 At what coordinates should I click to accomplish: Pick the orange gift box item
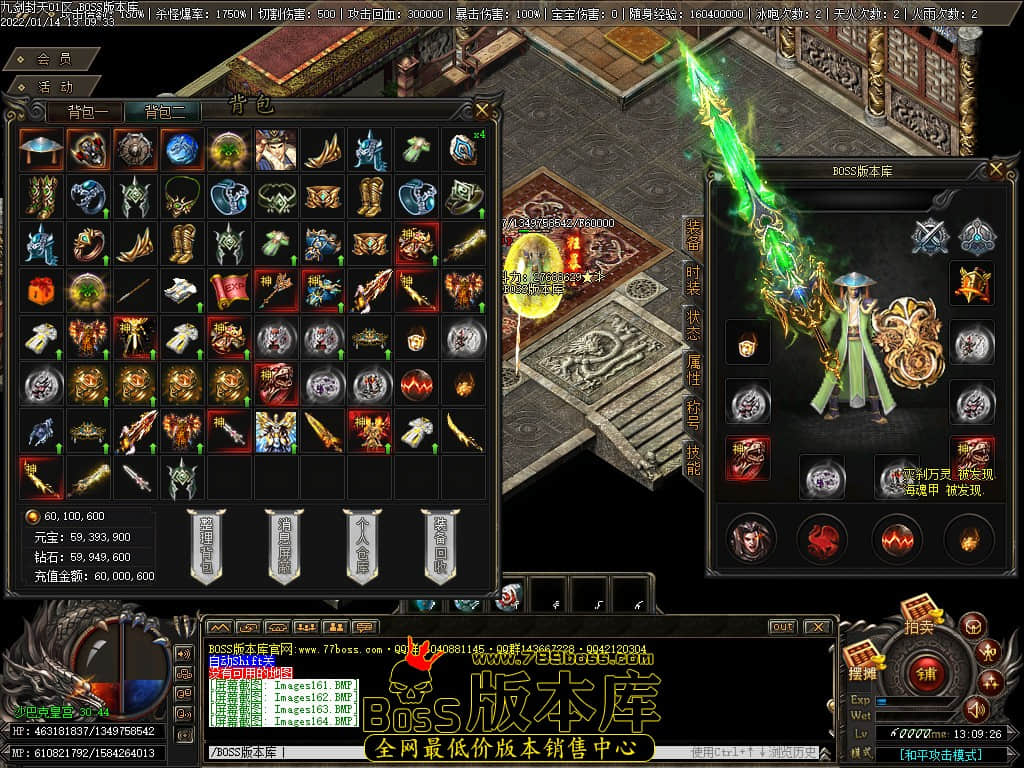pyautogui.click(x=38, y=288)
